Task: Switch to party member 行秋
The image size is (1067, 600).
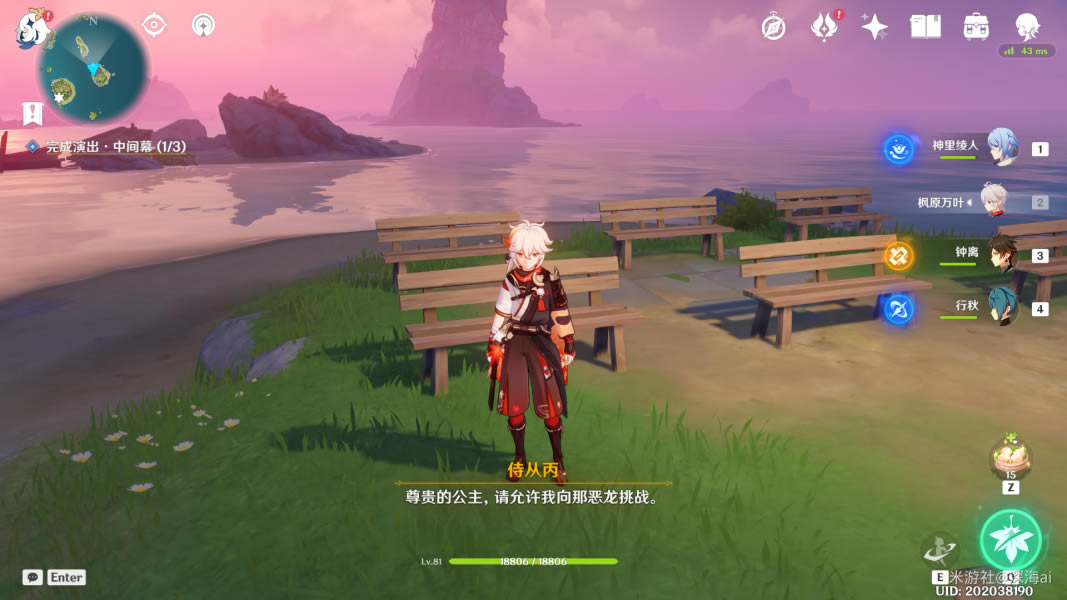Action: [1002, 306]
